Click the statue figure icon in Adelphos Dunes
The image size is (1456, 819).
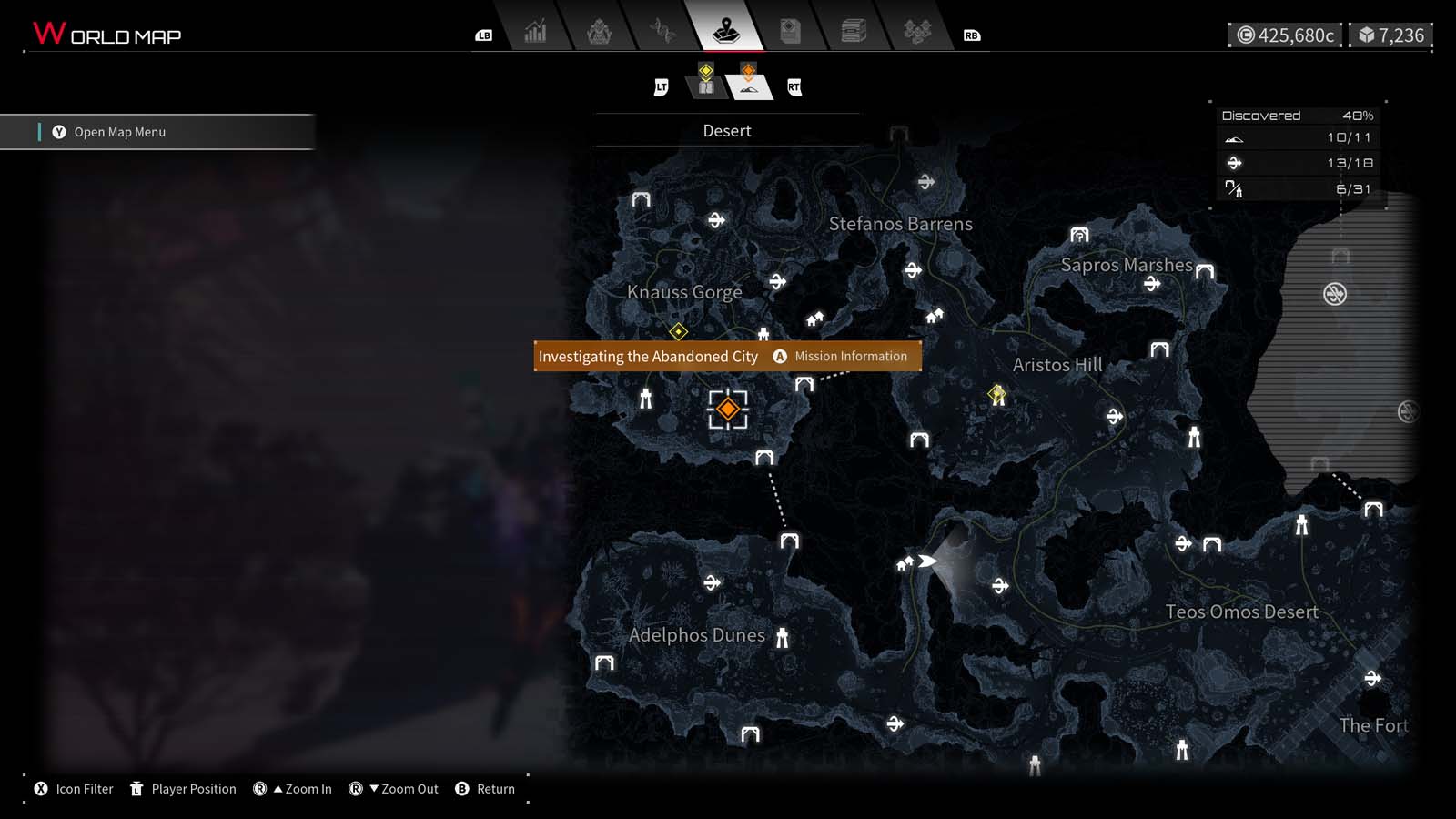(x=781, y=635)
